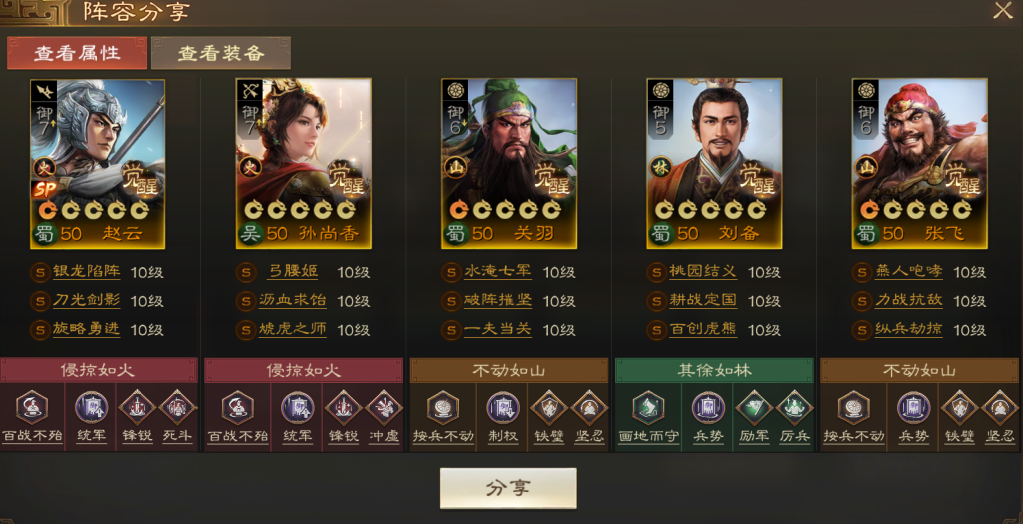This screenshot has width=1023, height=524.
Task: Select the 死斗 talent icon
Action: click(177, 408)
